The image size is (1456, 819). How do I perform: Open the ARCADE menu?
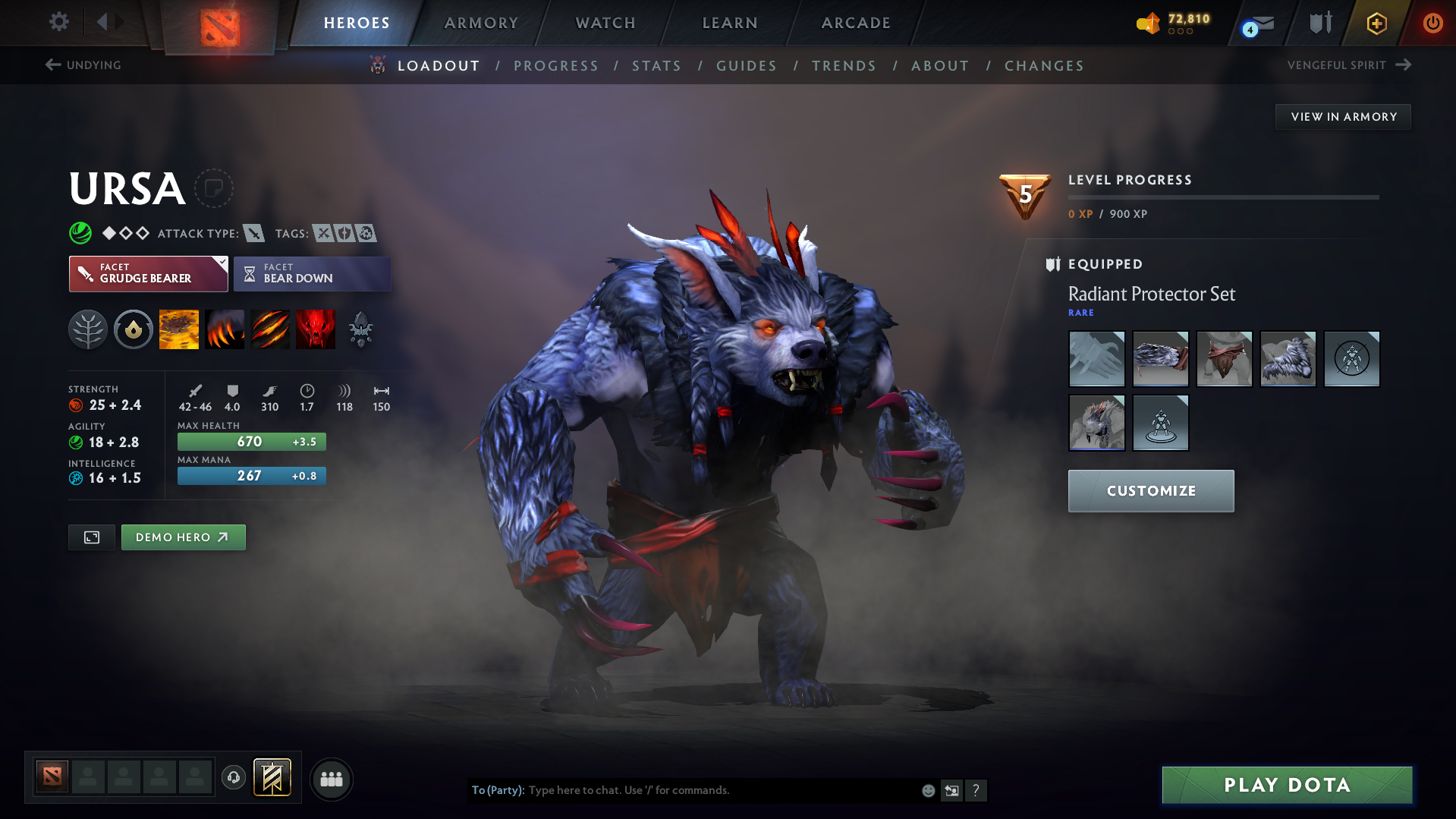click(855, 23)
